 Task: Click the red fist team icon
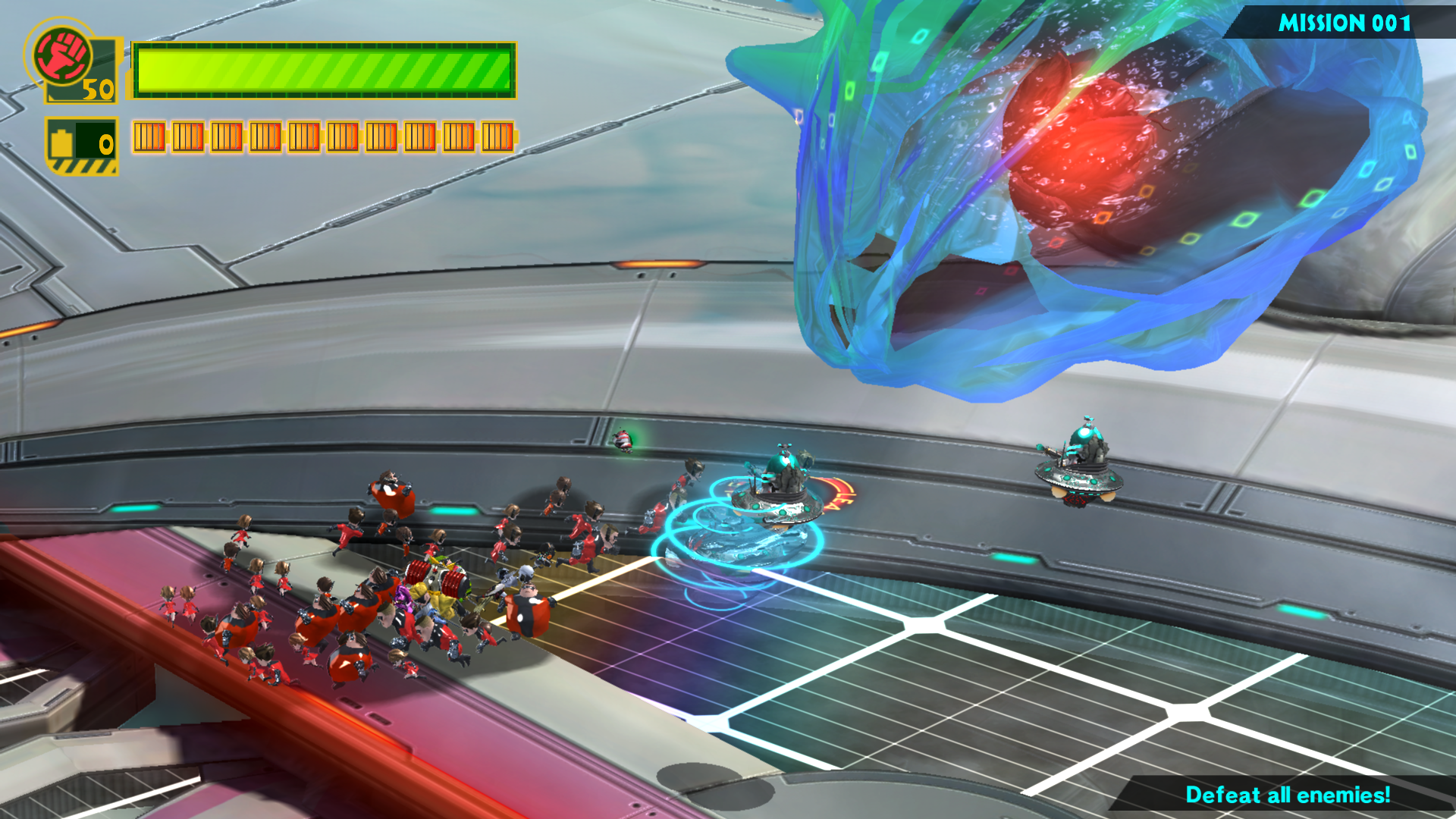pyautogui.click(x=61, y=55)
